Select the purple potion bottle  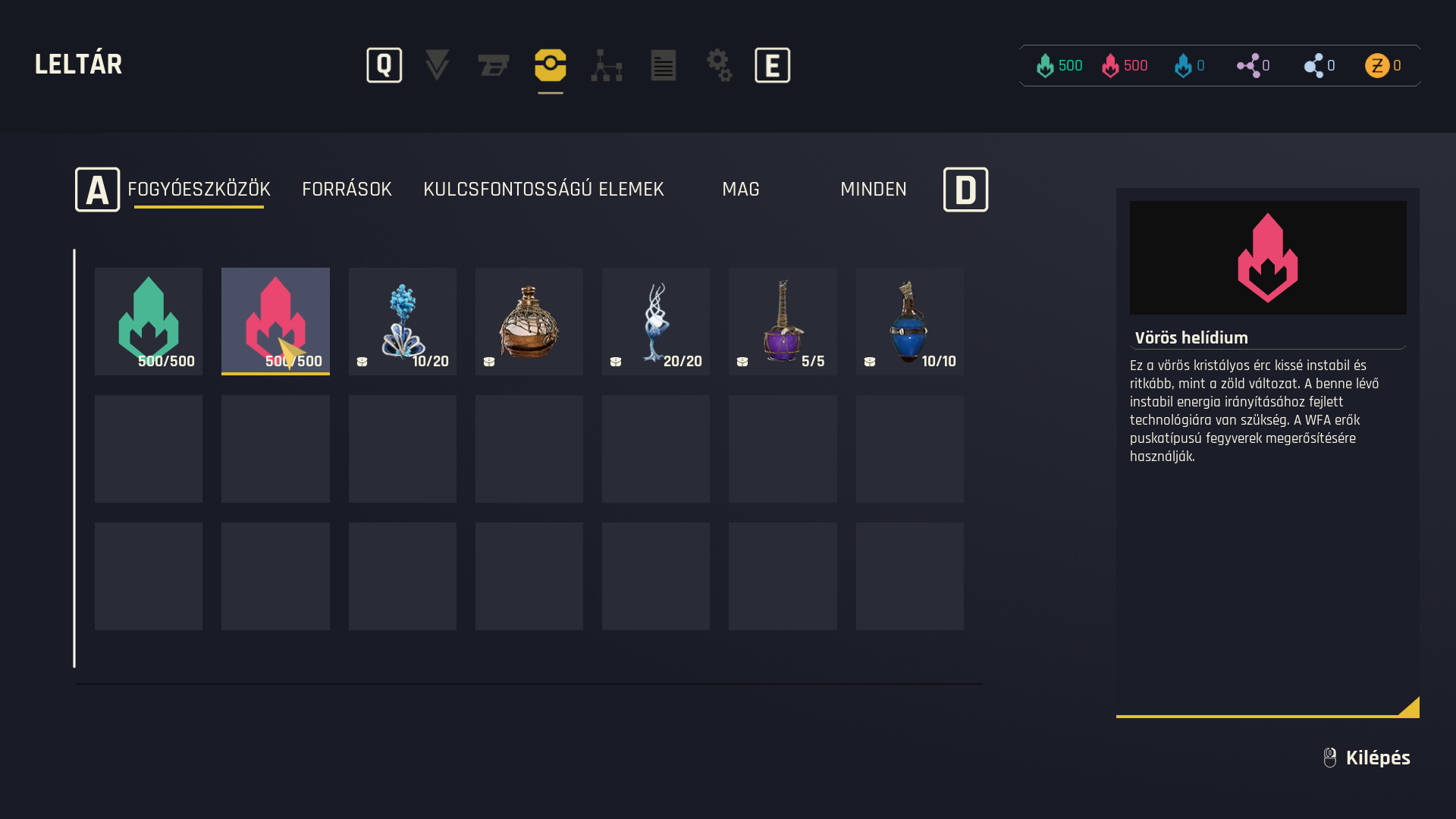coord(783,321)
